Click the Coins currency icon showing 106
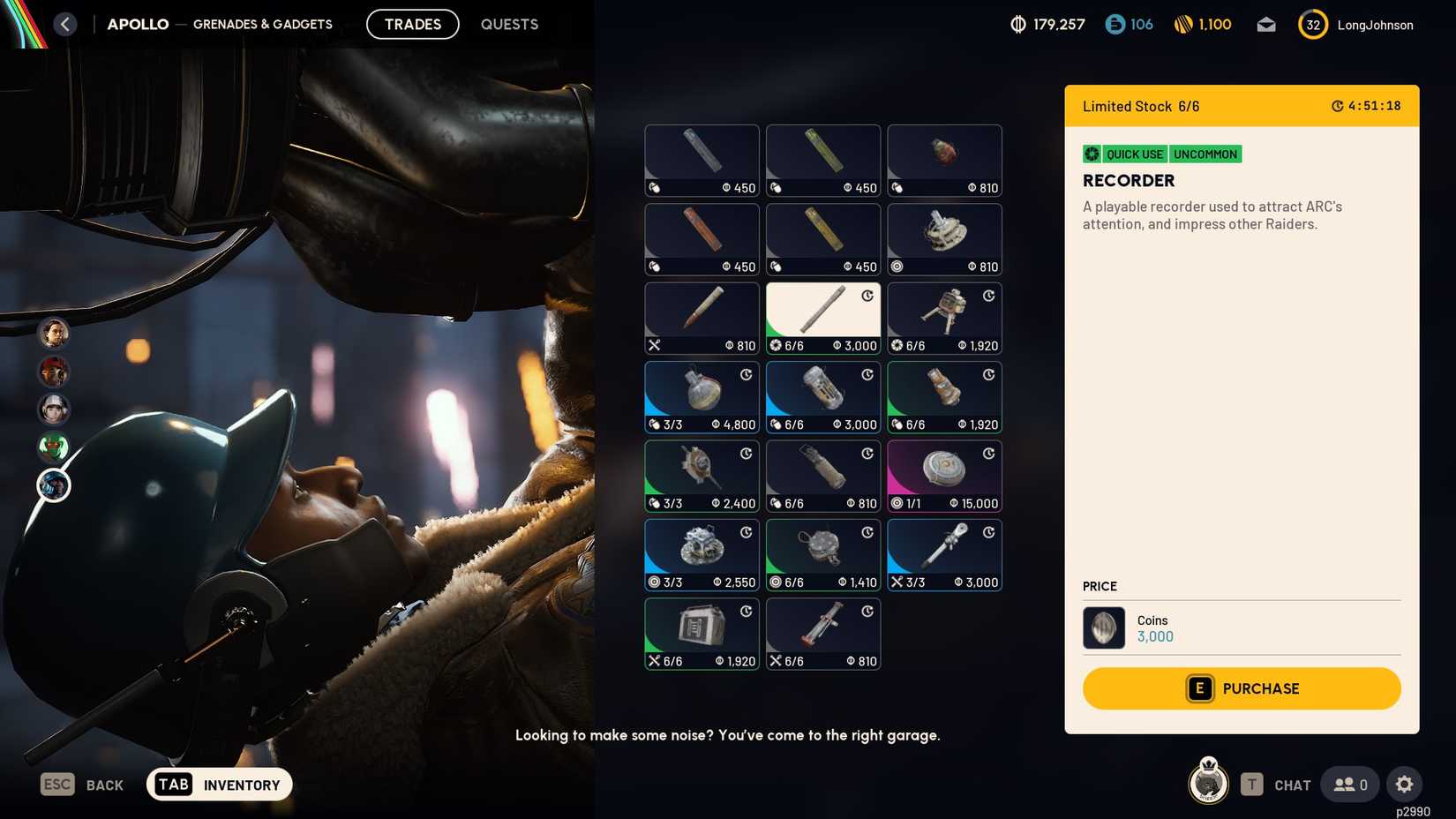The width and height of the screenshot is (1456, 819). 1113,25
